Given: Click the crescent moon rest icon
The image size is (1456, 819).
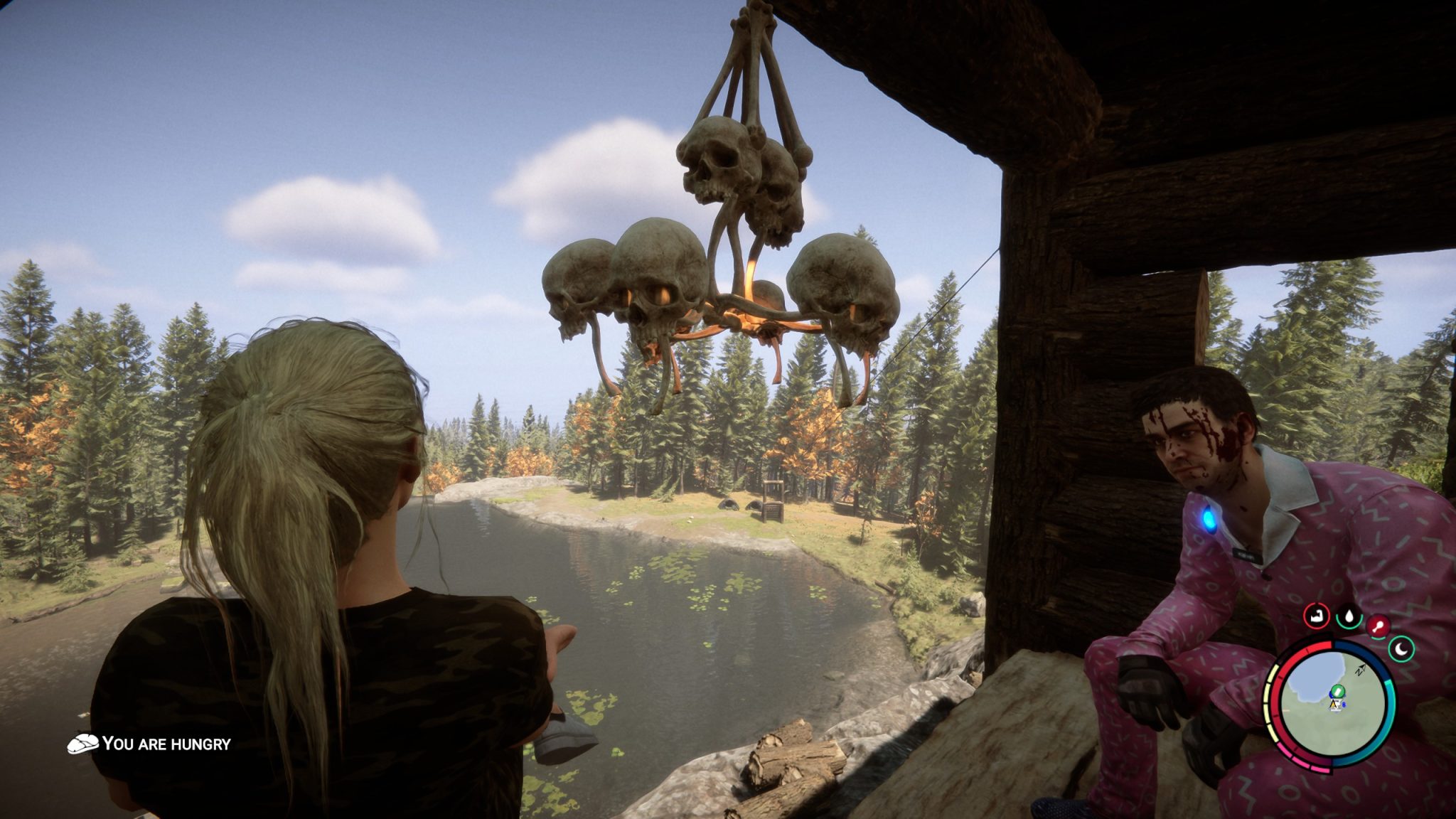Looking at the screenshot, I should pyautogui.click(x=1401, y=648).
